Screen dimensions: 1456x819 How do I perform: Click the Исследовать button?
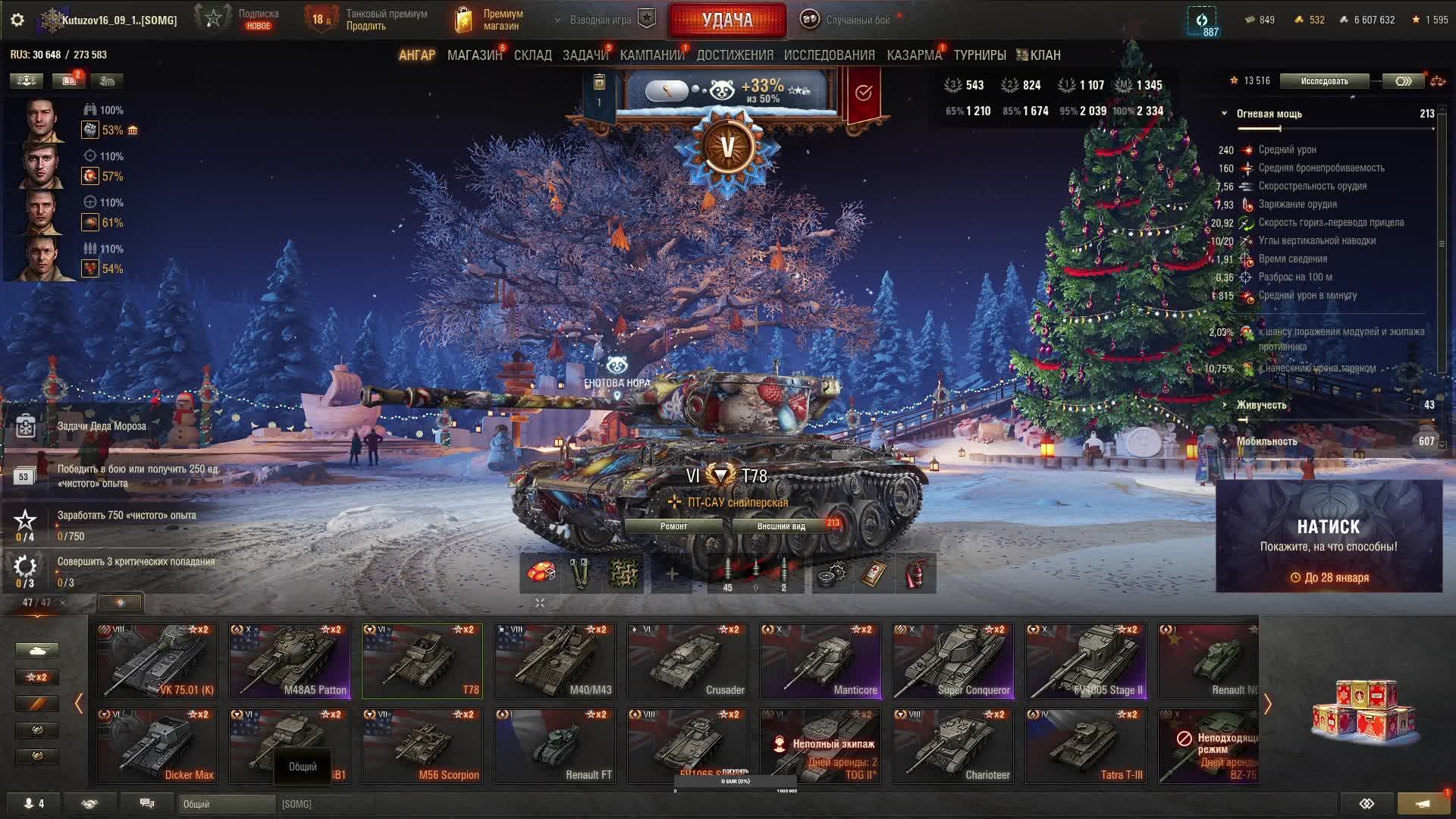click(x=1324, y=81)
